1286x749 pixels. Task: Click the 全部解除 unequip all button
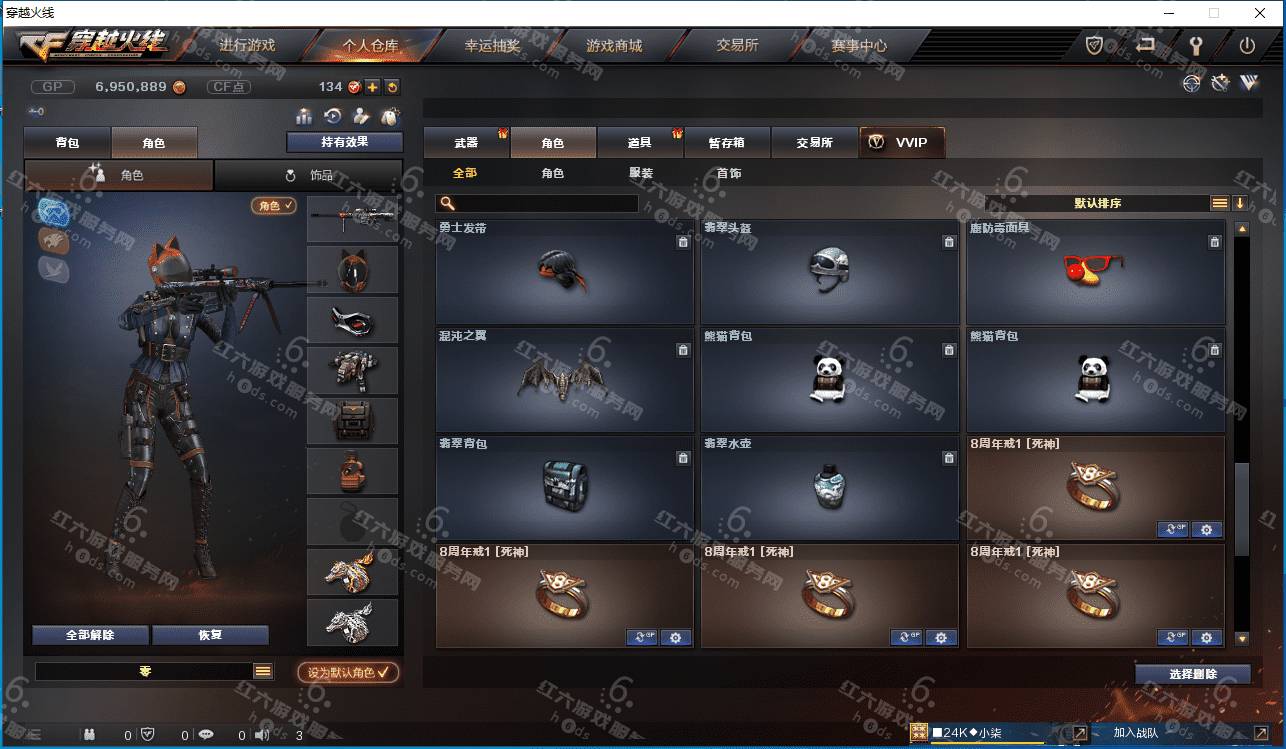[x=90, y=635]
